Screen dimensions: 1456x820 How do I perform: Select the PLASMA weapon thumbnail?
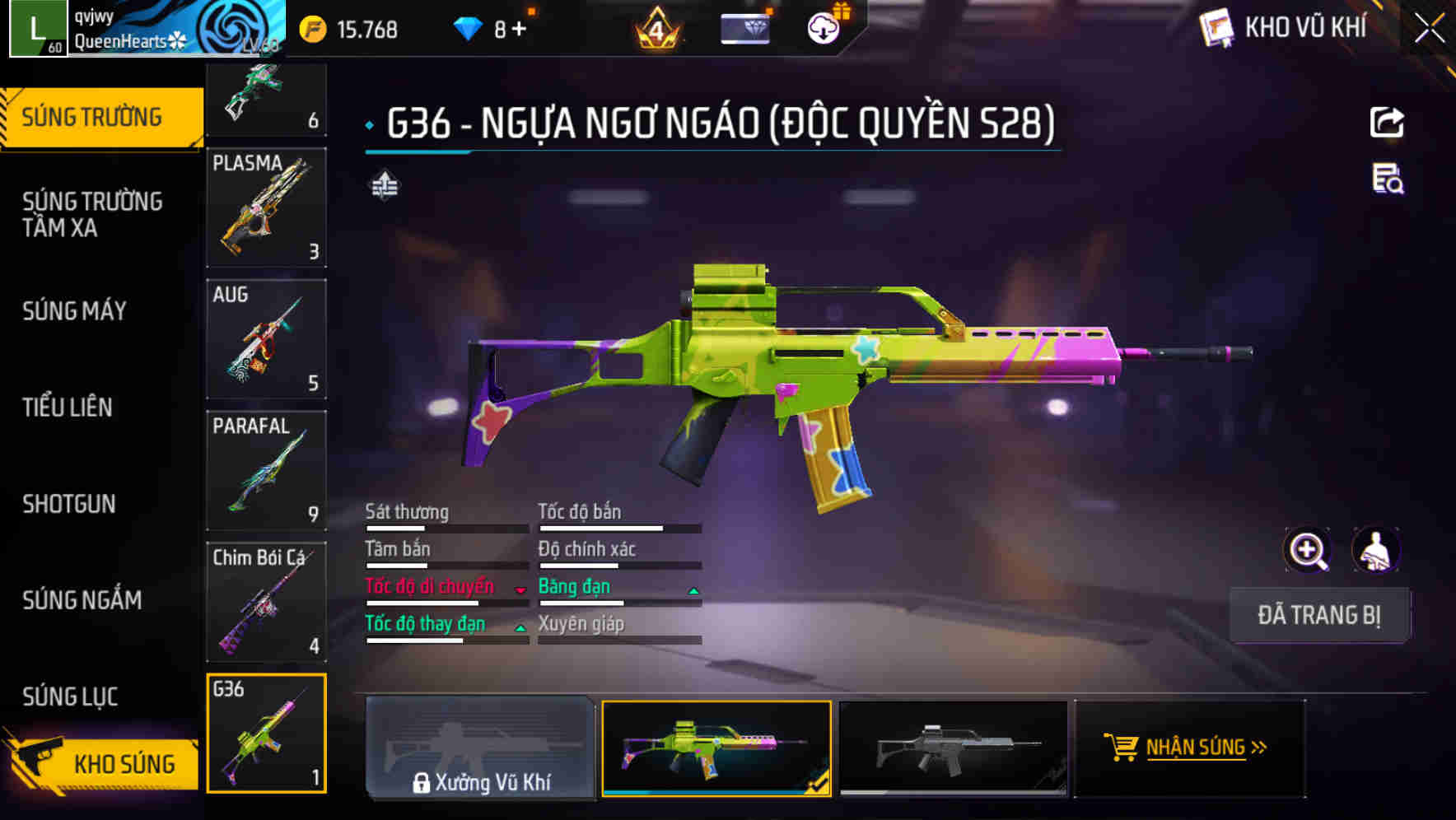(267, 207)
